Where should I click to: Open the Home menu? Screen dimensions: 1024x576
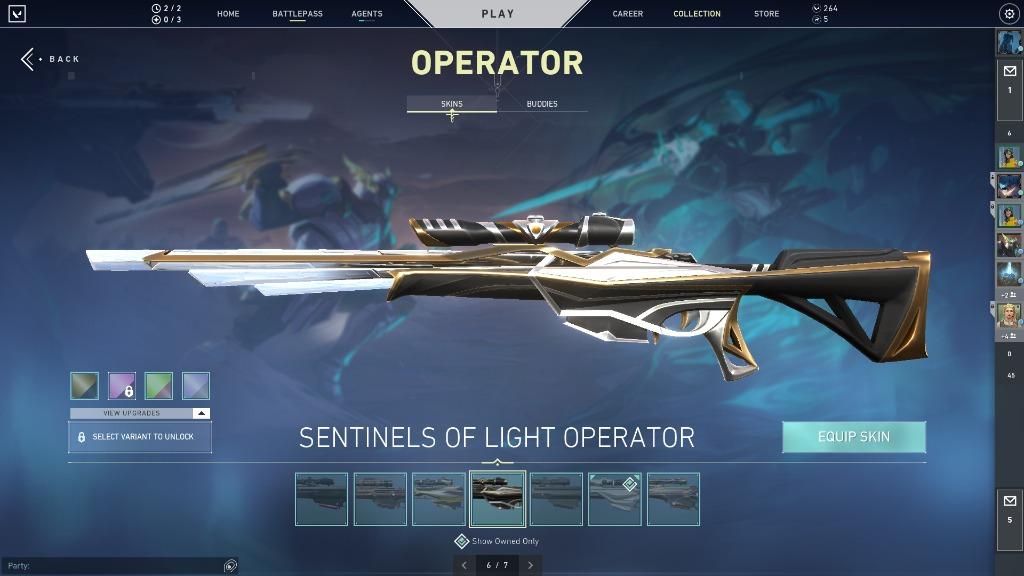click(x=228, y=14)
